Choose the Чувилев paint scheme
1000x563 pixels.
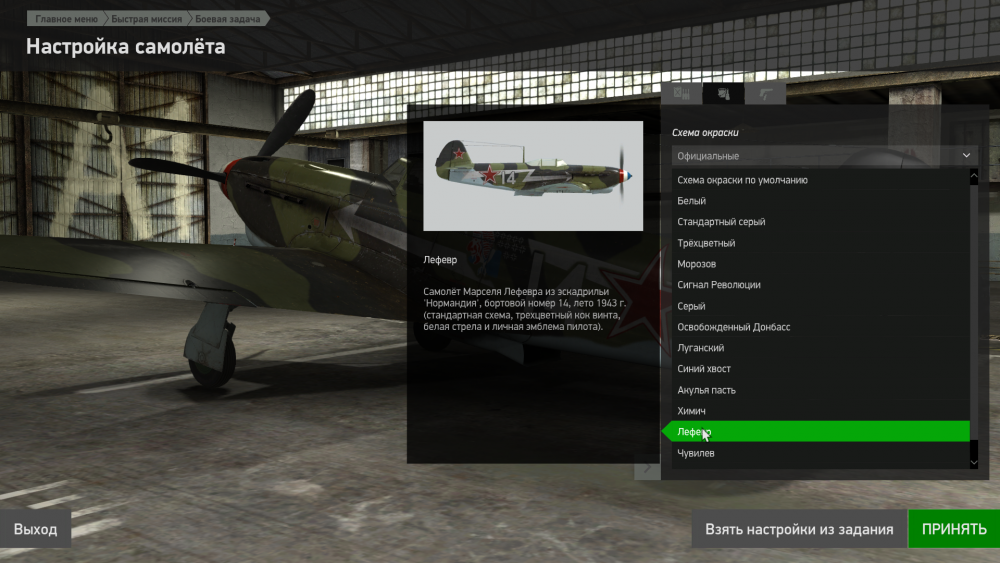pos(696,453)
